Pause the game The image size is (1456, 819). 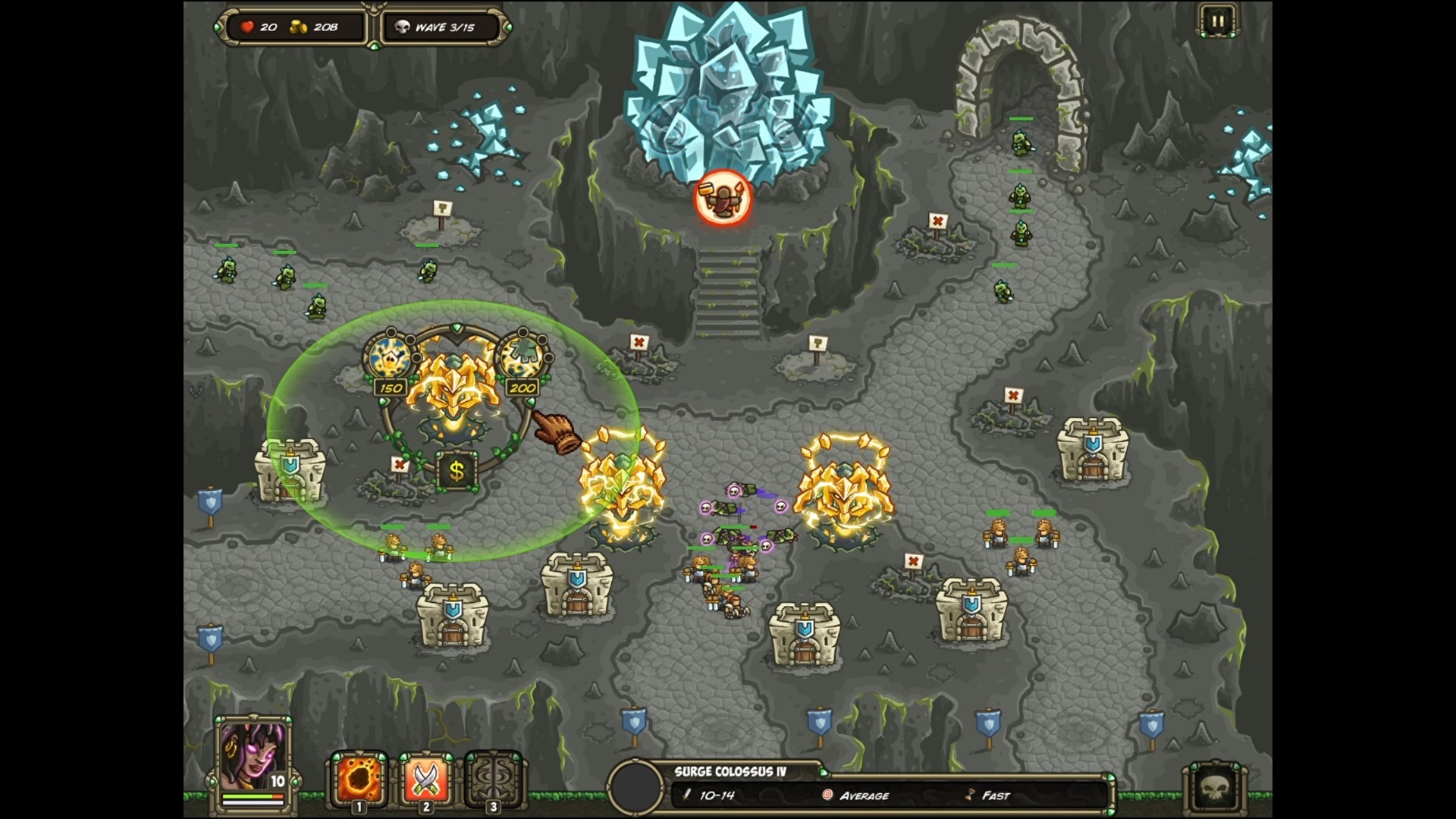[1217, 21]
